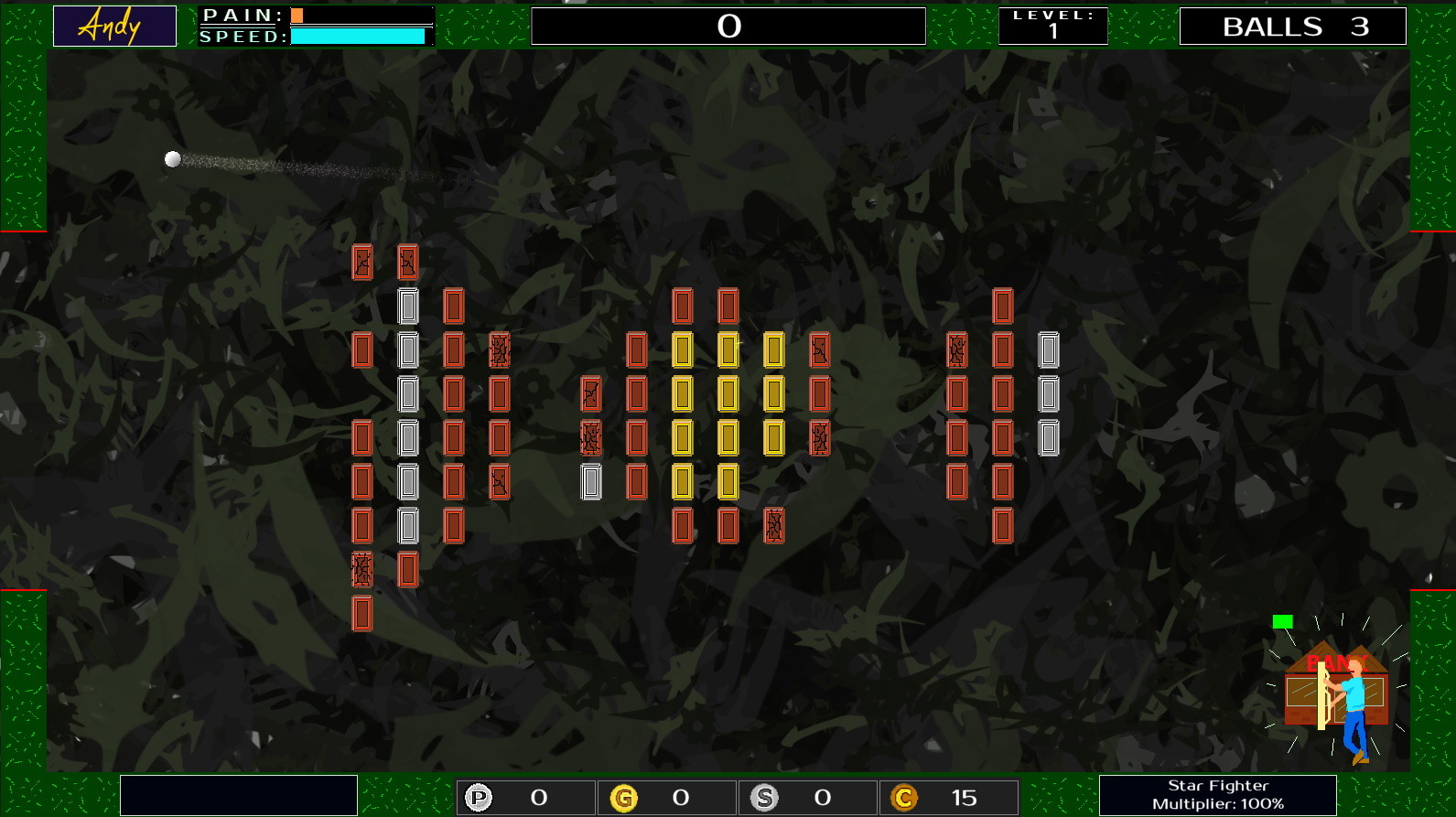Click the Level 1 display box
Screen dimensions: 1456x817
[1053, 25]
